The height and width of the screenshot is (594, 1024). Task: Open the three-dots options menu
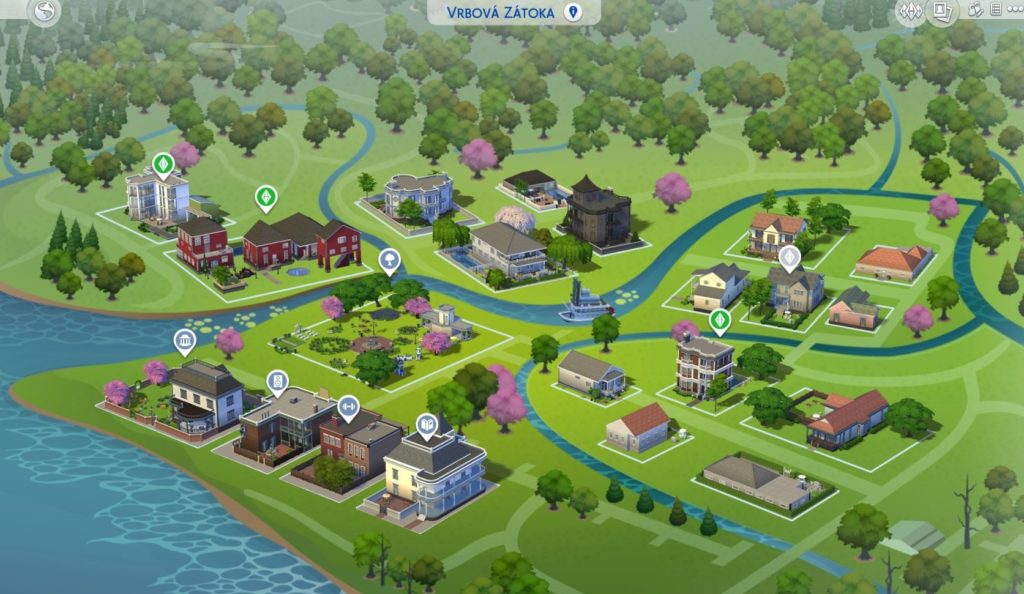tap(1016, 11)
